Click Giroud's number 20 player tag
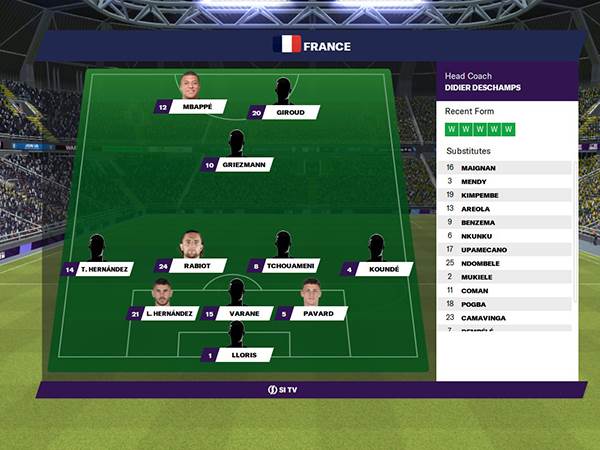This screenshot has height=450, width=600. 290,113
